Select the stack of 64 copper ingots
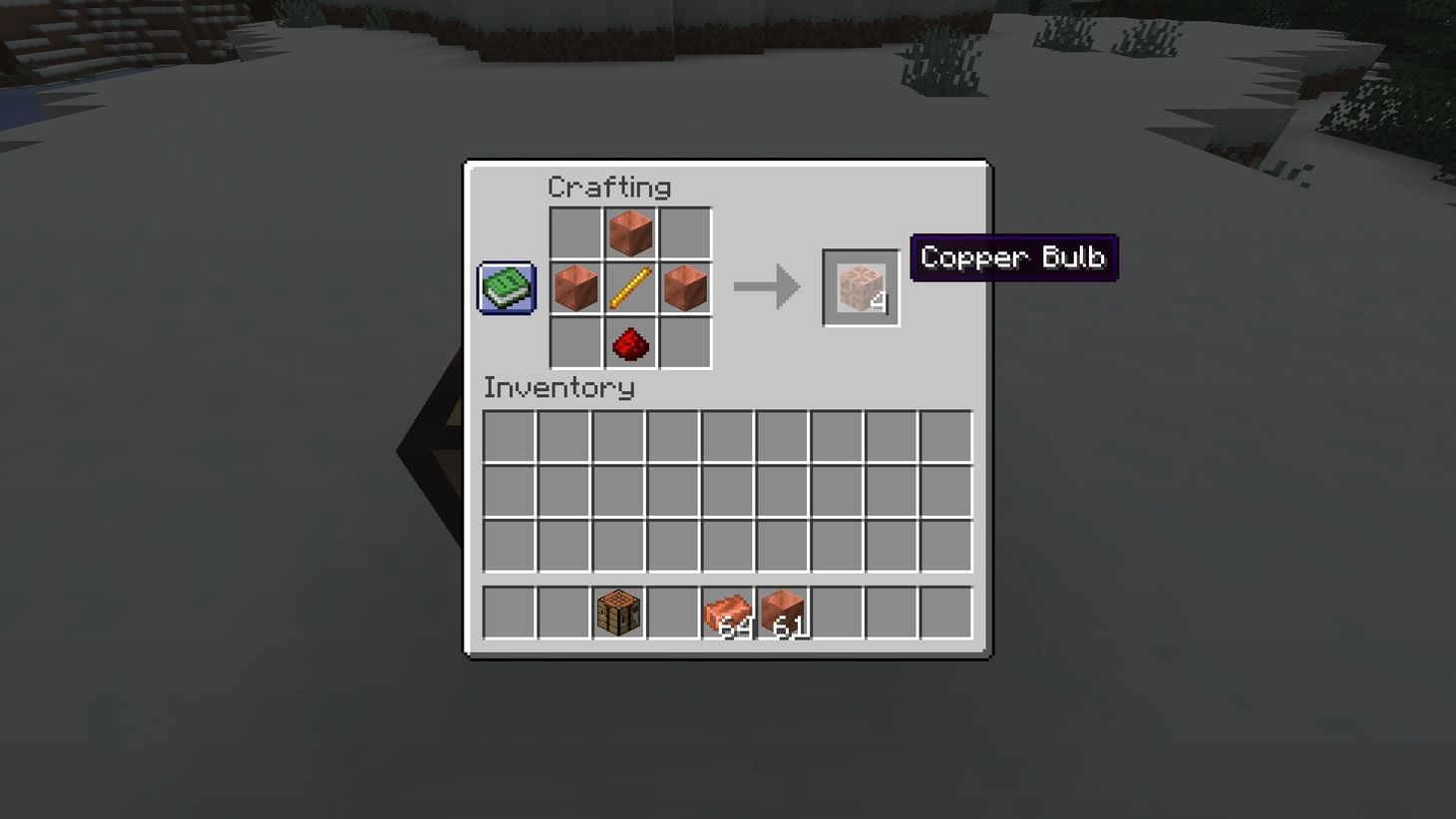The image size is (1456, 819). (x=727, y=610)
